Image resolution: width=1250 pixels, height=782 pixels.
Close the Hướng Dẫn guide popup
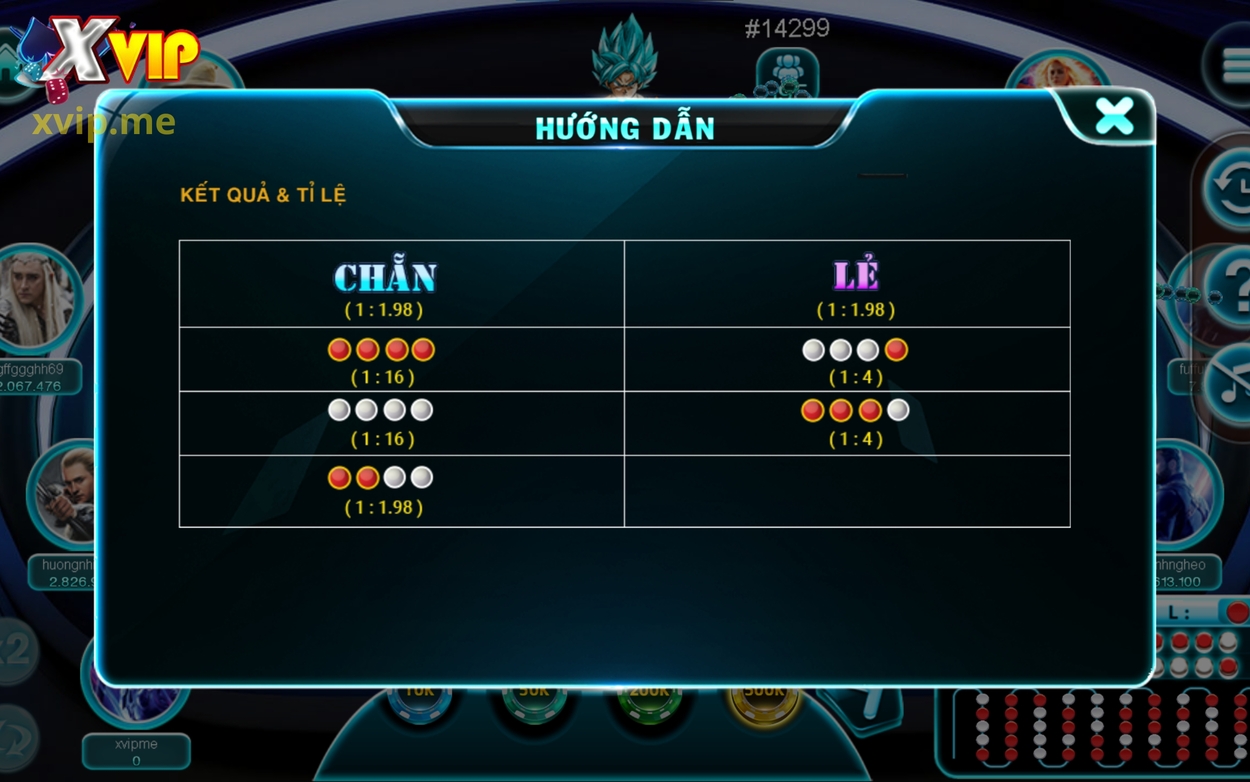click(x=1113, y=117)
